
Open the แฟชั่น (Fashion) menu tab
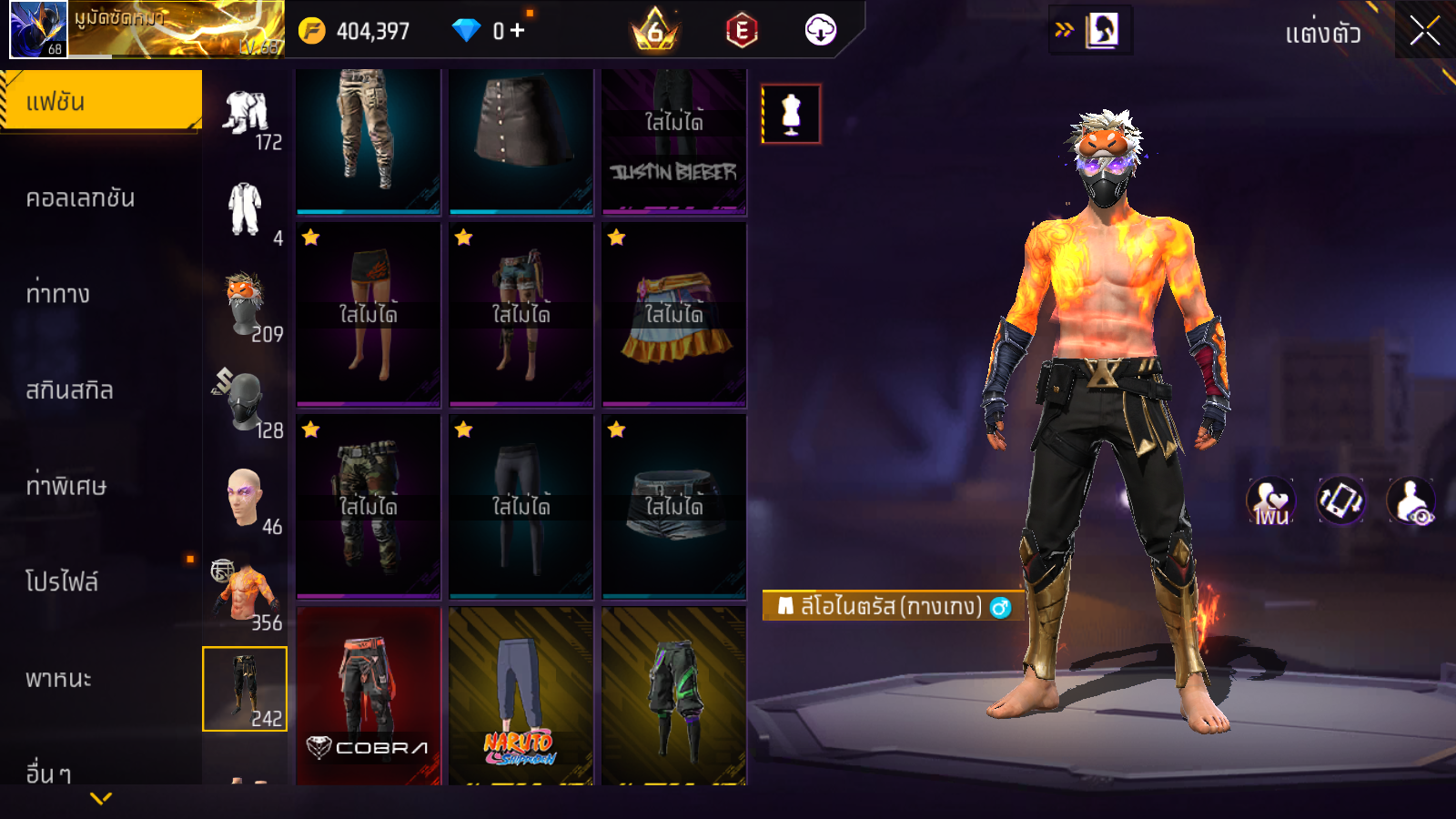100,101
